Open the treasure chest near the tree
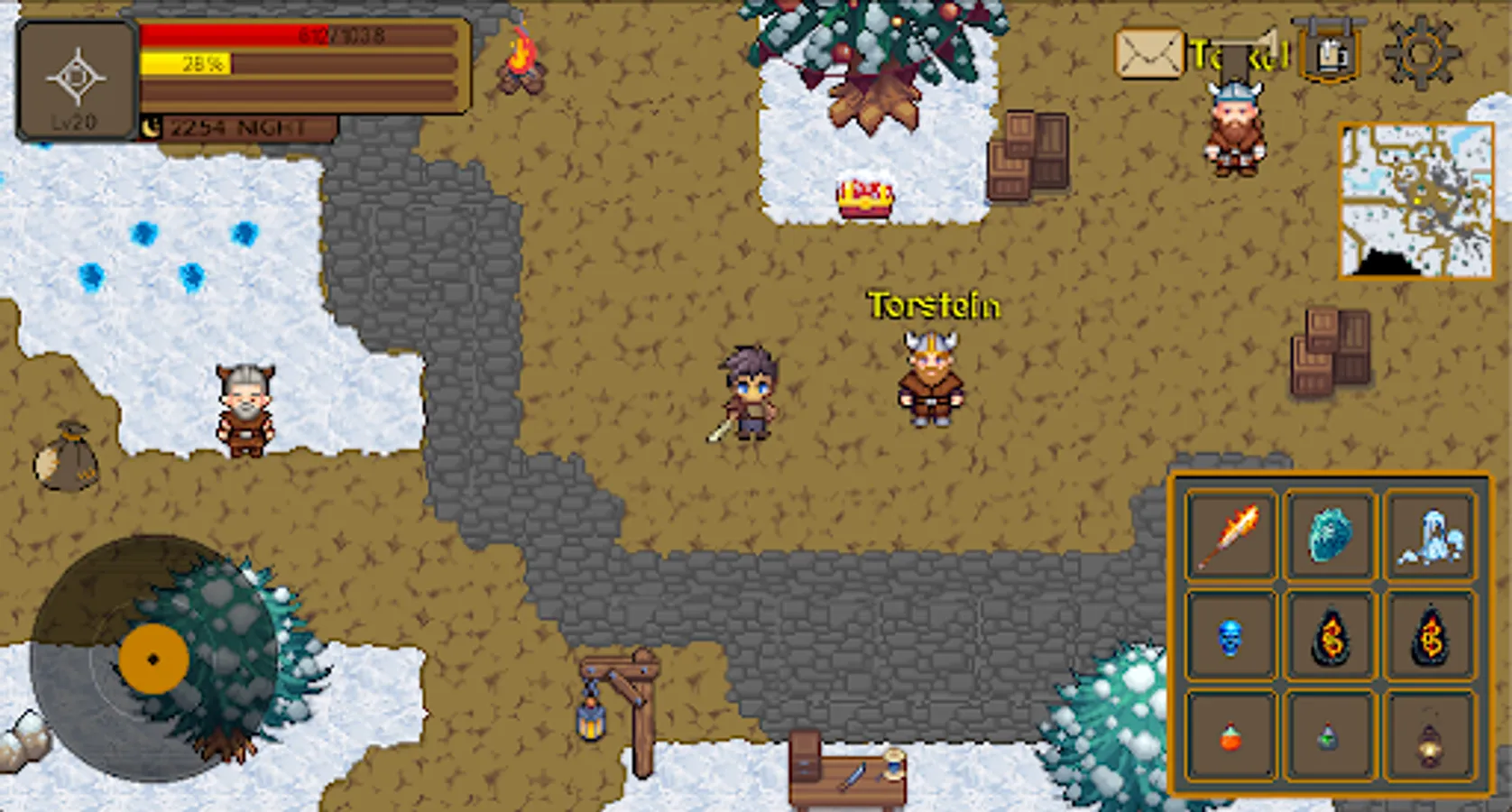 coord(863,200)
